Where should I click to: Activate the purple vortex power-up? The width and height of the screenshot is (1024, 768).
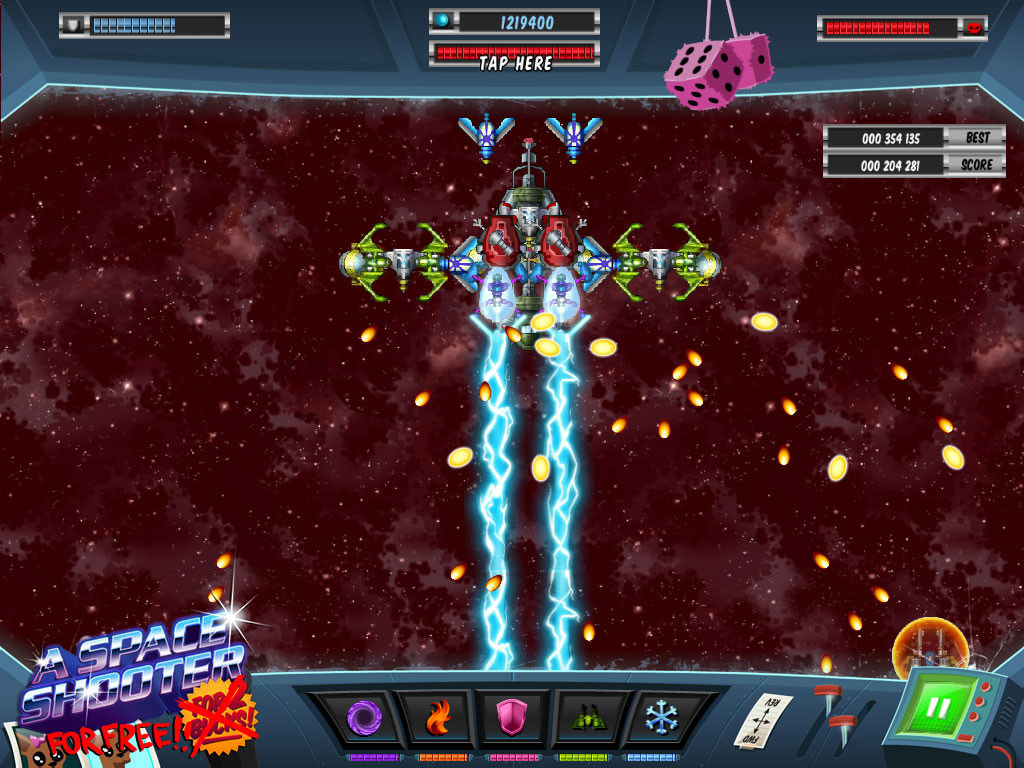coord(359,717)
